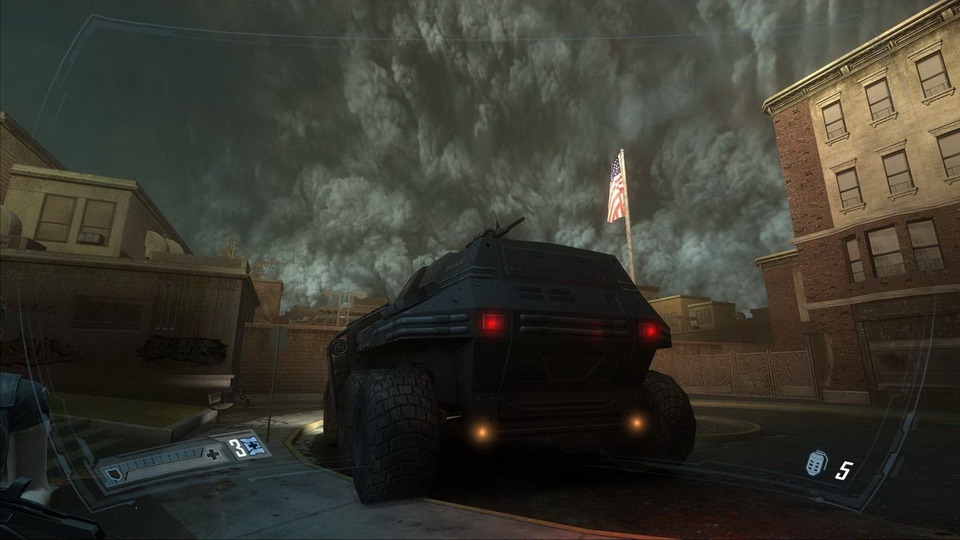Use the blue medkit icon
The image size is (960, 540).
[x=255, y=448]
